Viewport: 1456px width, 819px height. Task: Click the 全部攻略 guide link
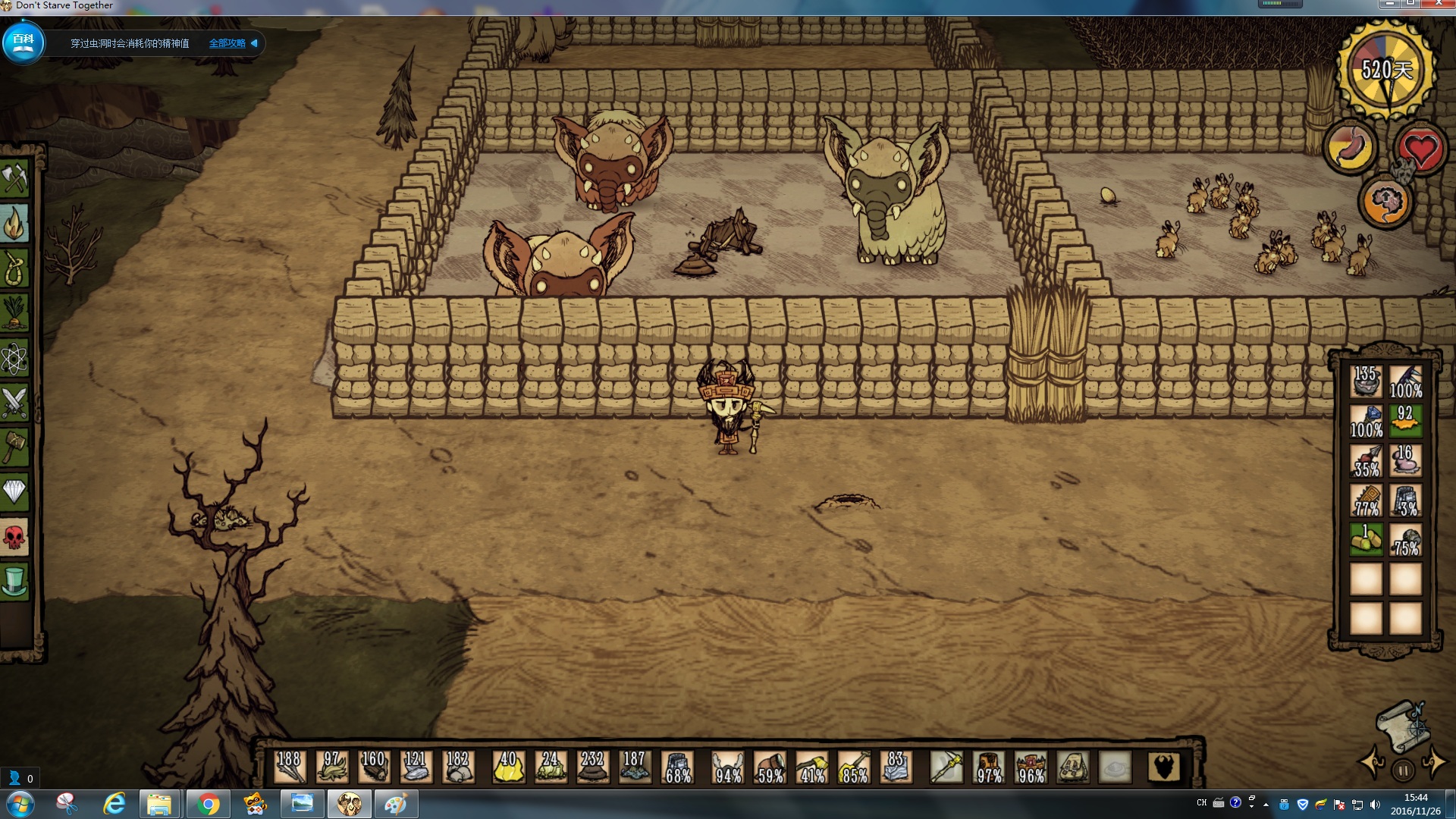(x=227, y=43)
